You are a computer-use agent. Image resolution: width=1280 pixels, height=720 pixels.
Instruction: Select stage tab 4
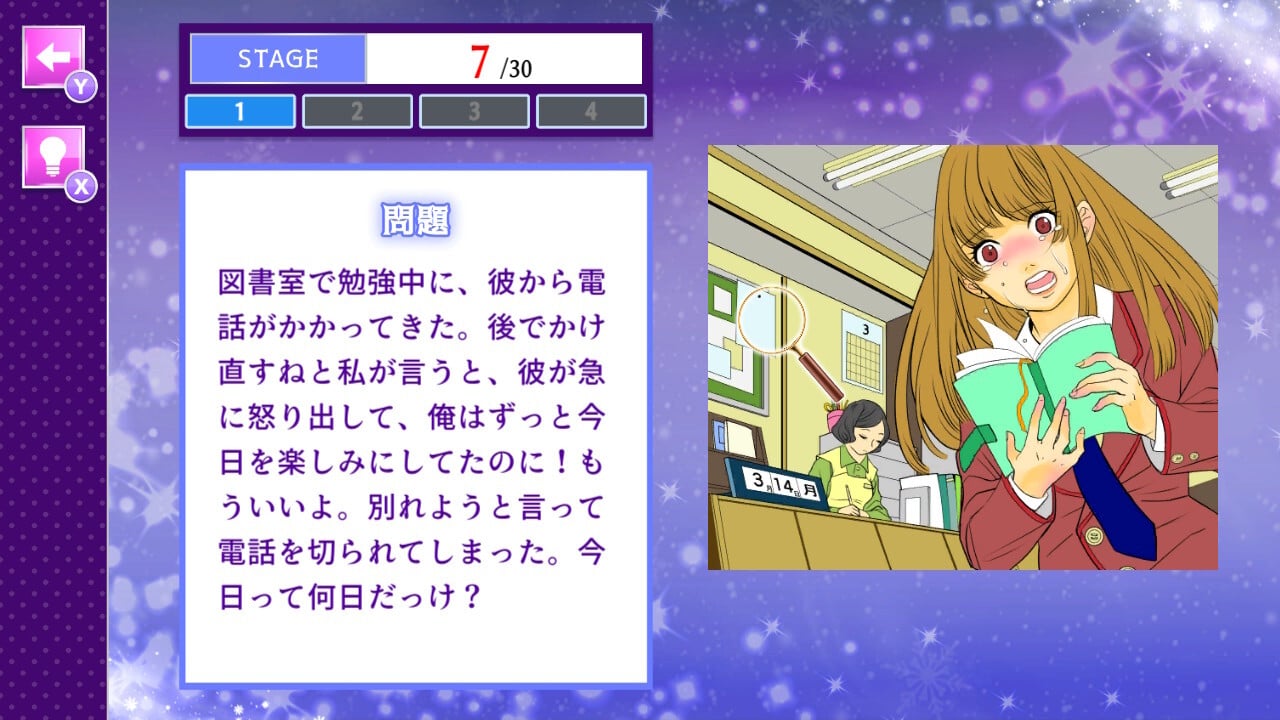tap(592, 111)
